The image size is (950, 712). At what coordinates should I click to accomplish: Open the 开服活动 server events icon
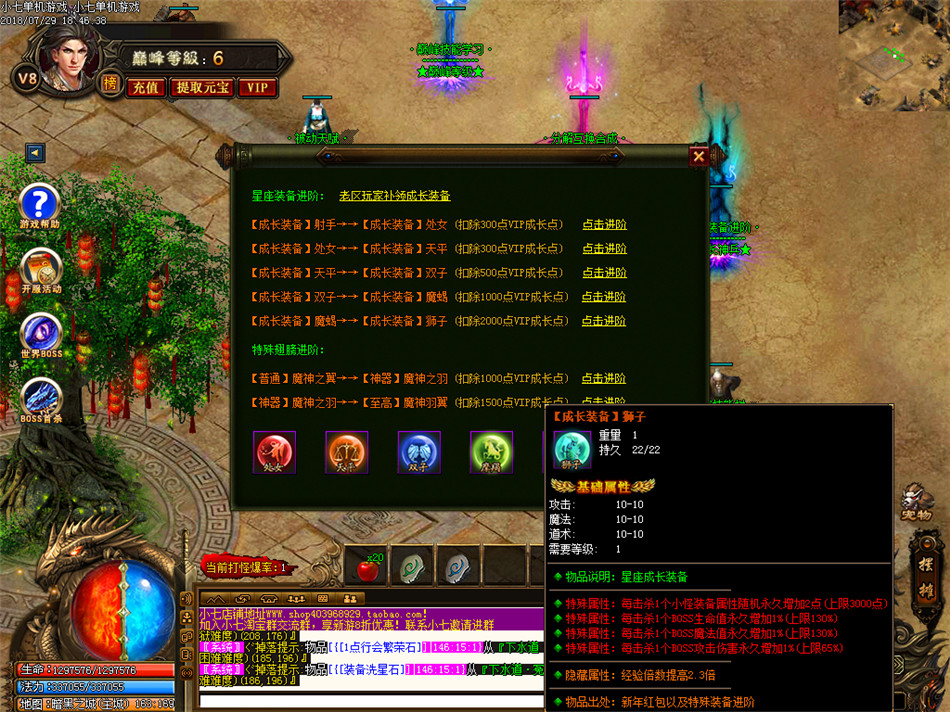[x=41, y=268]
